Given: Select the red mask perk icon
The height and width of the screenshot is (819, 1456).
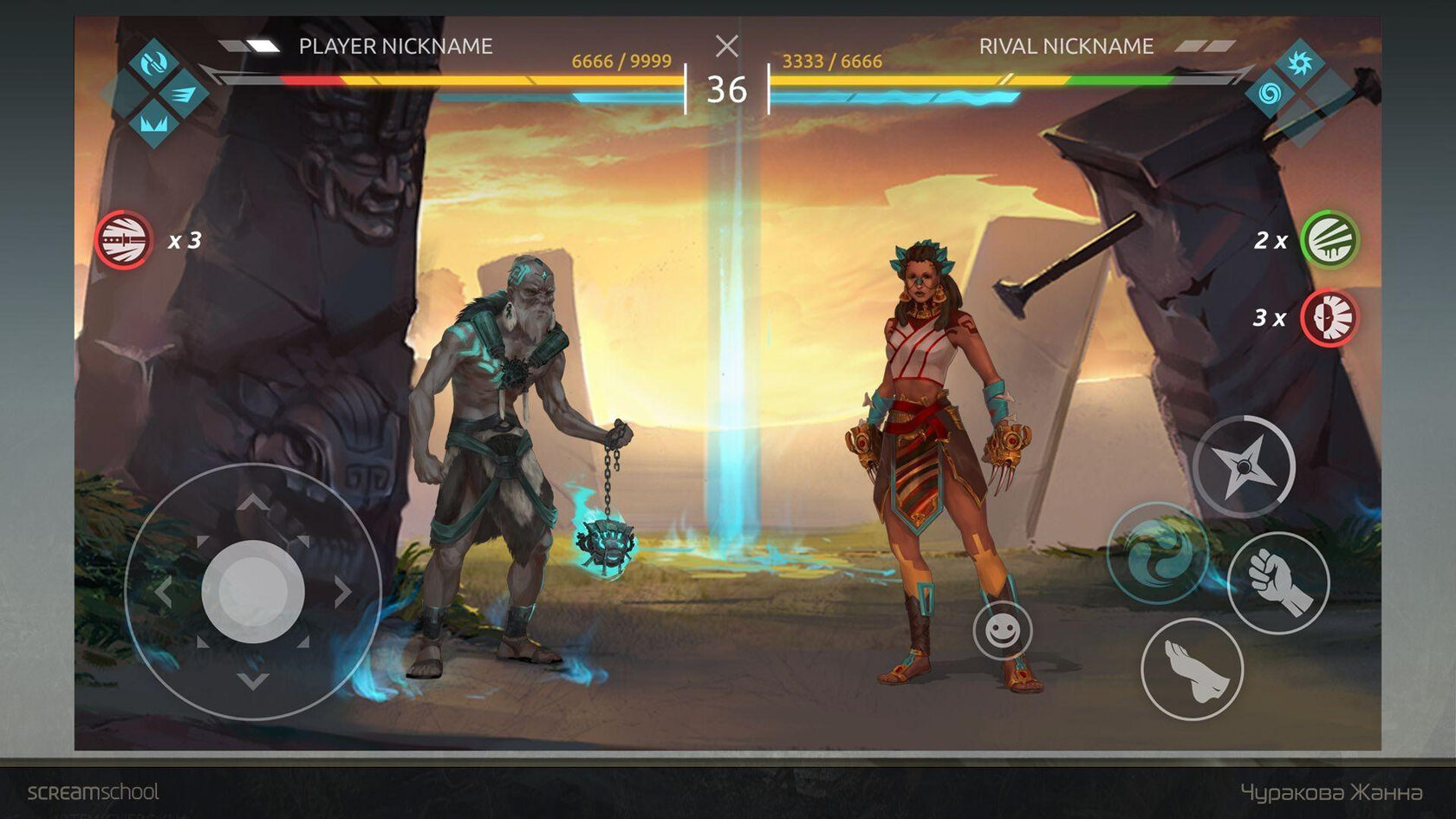Looking at the screenshot, I should (x=1329, y=318).
